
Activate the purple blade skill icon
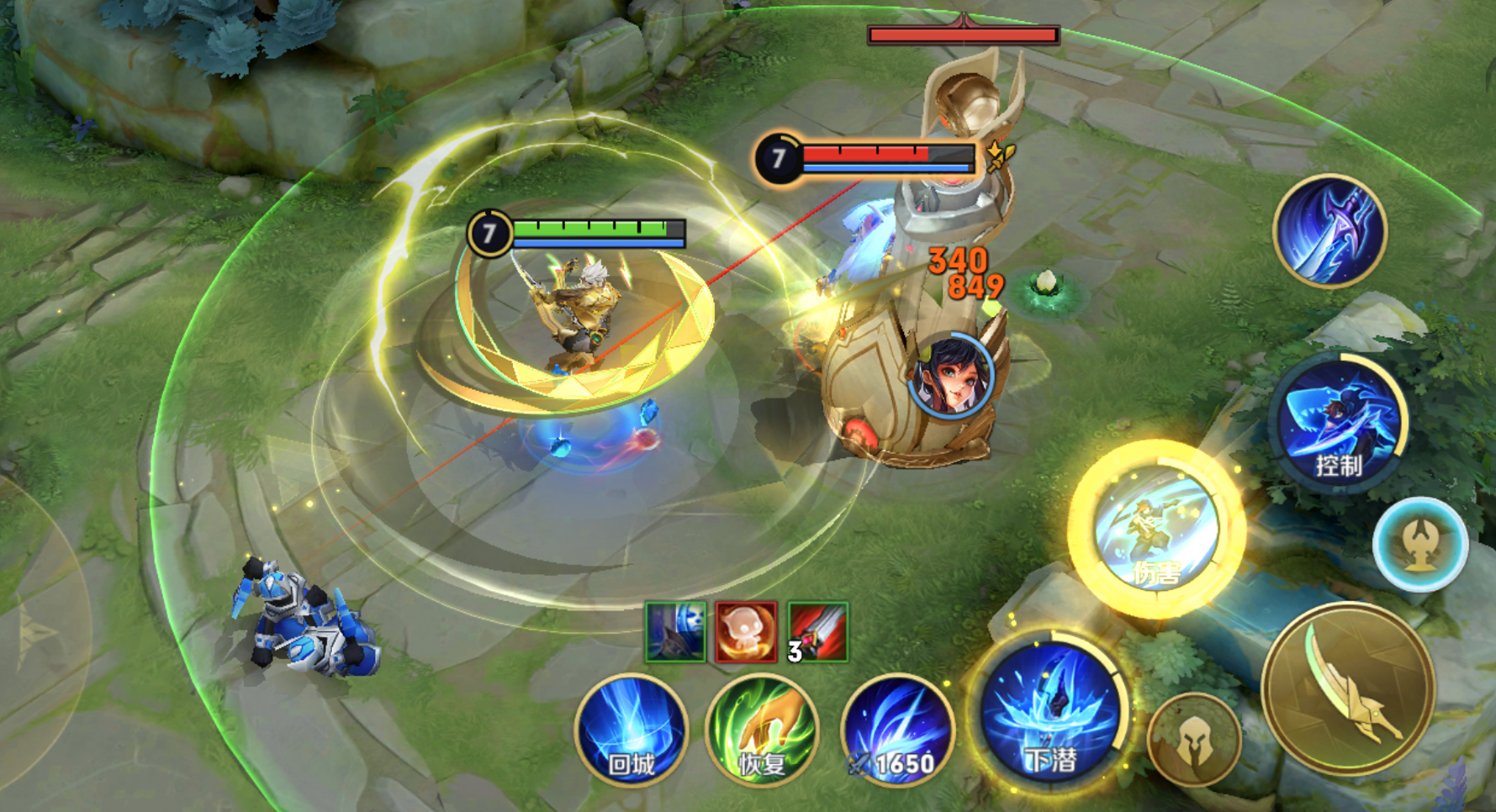1329,231
